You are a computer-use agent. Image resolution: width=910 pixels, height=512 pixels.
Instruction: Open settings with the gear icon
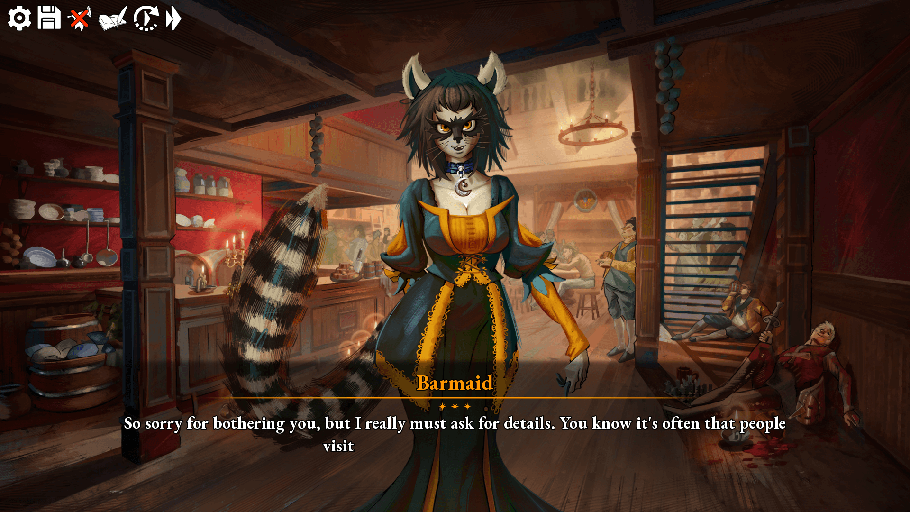(x=19, y=17)
